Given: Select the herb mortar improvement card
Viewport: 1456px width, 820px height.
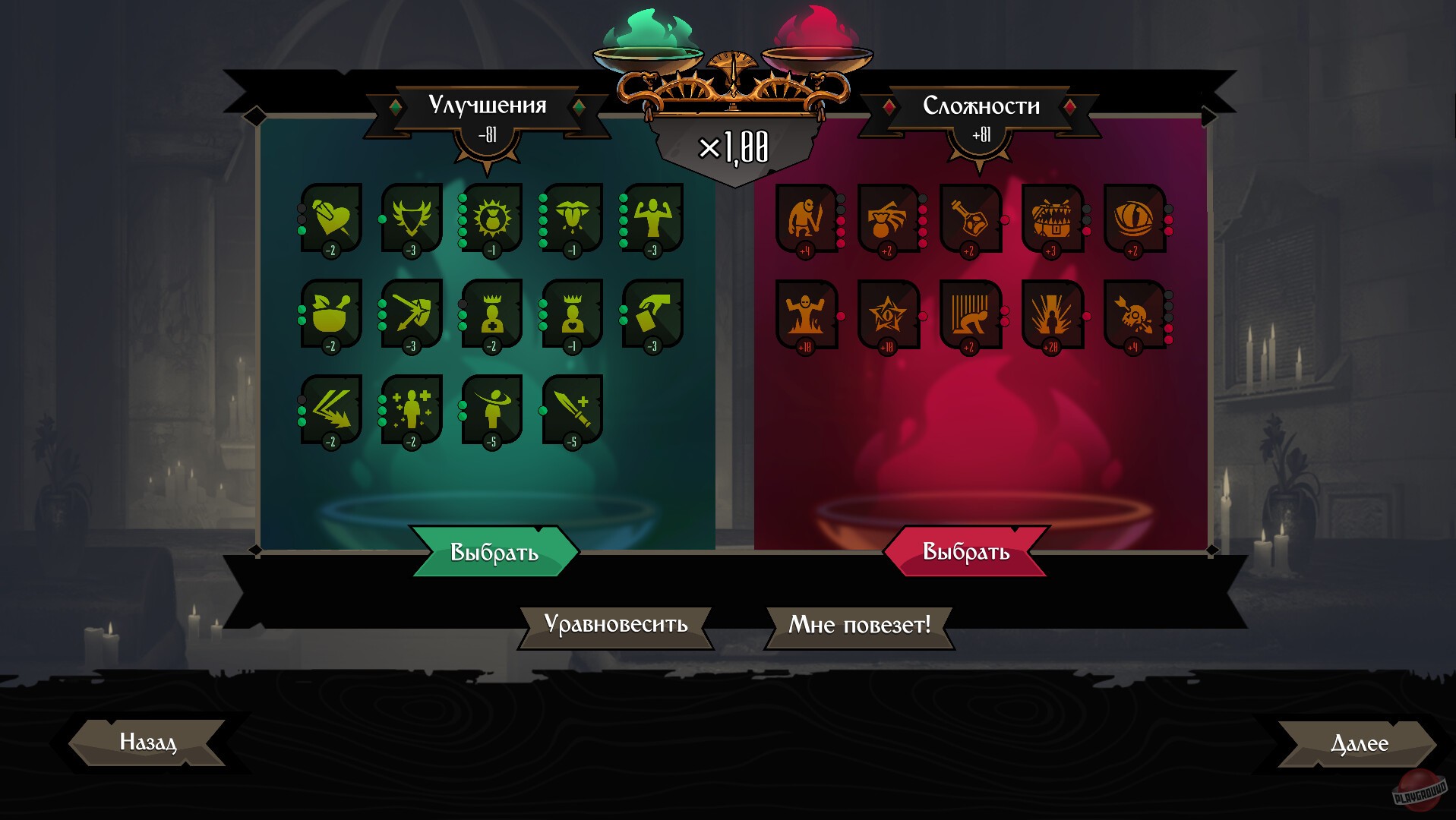Looking at the screenshot, I should (x=330, y=315).
